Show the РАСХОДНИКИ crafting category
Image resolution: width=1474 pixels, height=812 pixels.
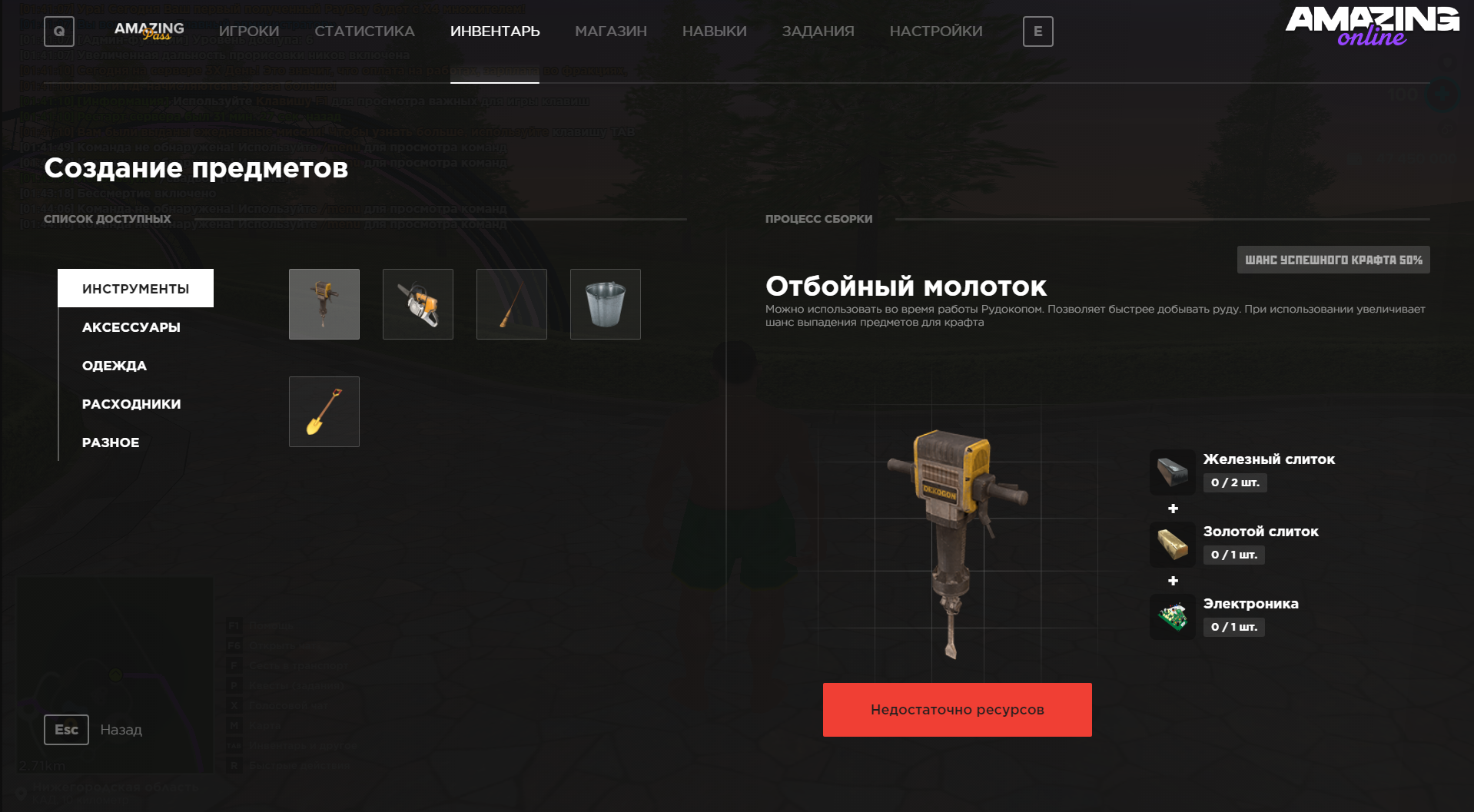[131, 404]
